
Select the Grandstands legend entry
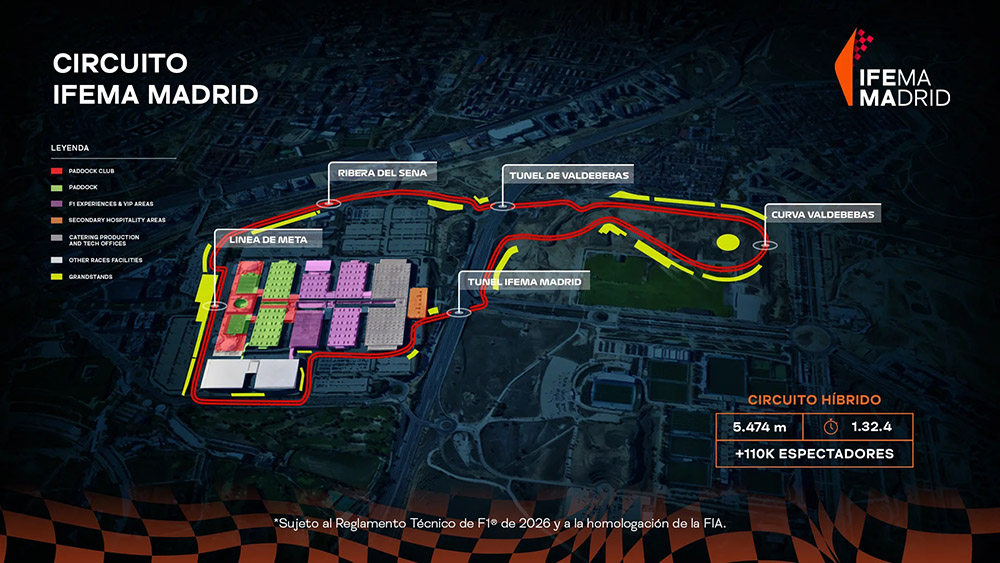tap(88, 277)
